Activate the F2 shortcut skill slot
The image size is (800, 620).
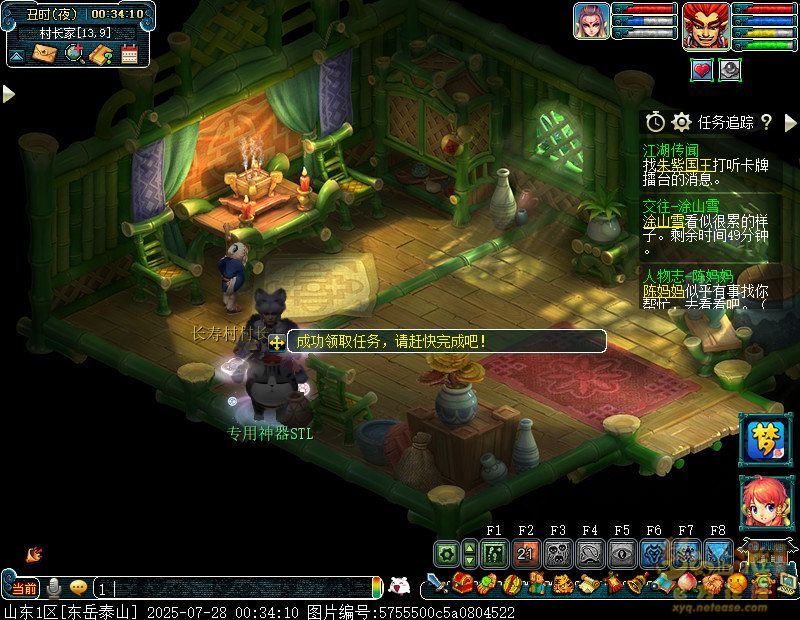(x=526, y=552)
